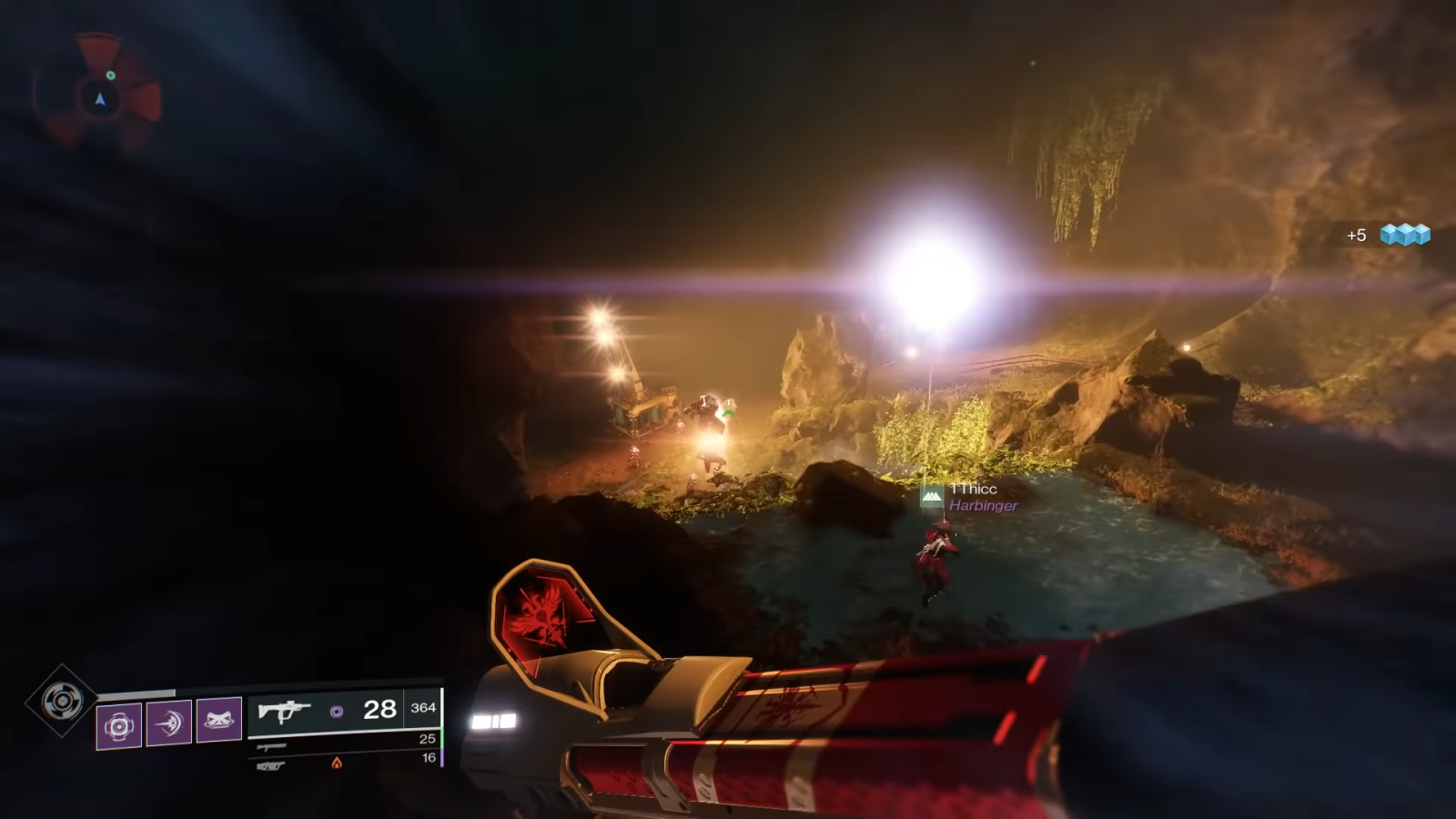
Task: Switch to the second weapon slot
Action: tap(271, 746)
